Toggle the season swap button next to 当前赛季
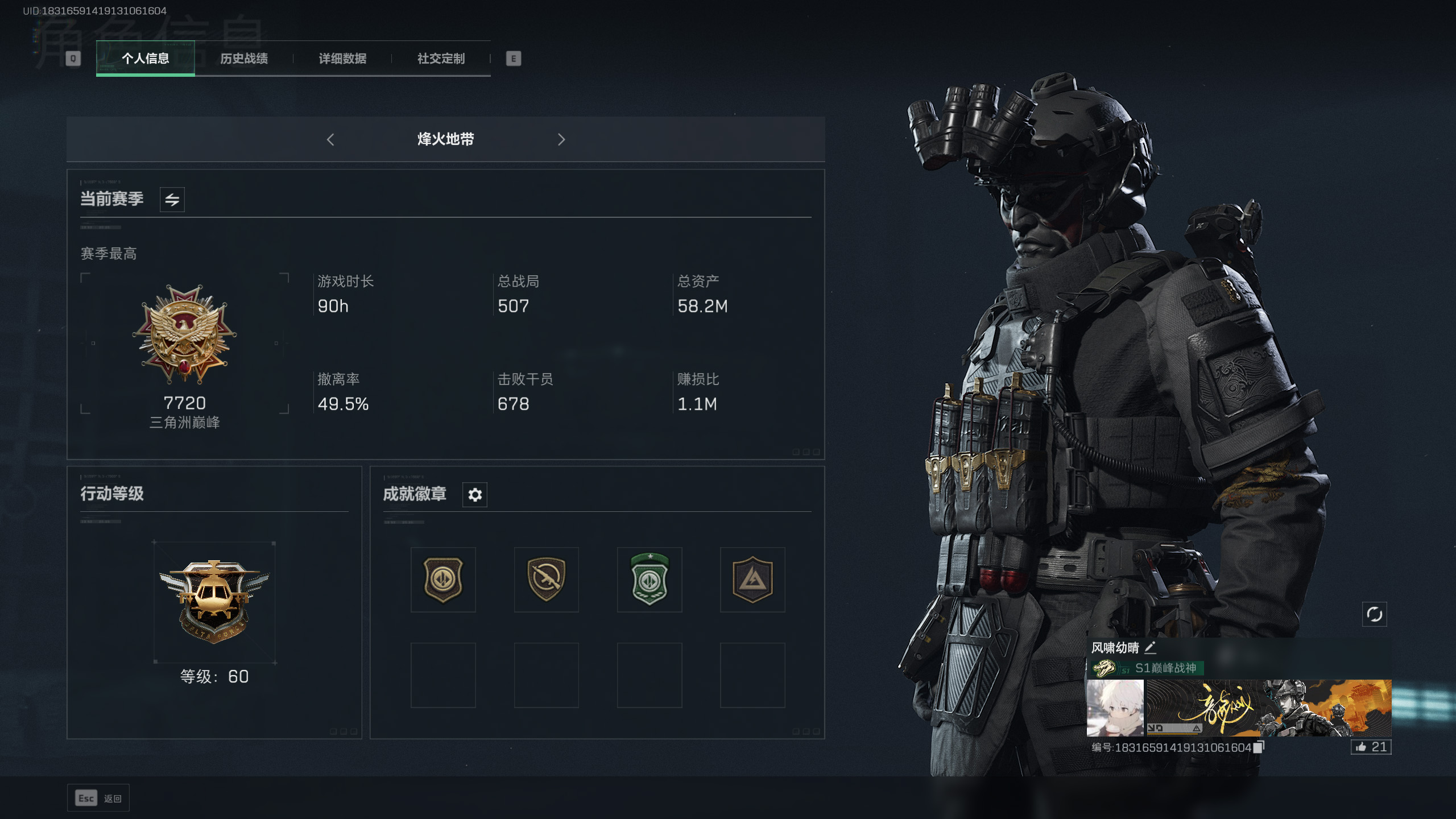This screenshot has height=819, width=1456. (x=172, y=200)
